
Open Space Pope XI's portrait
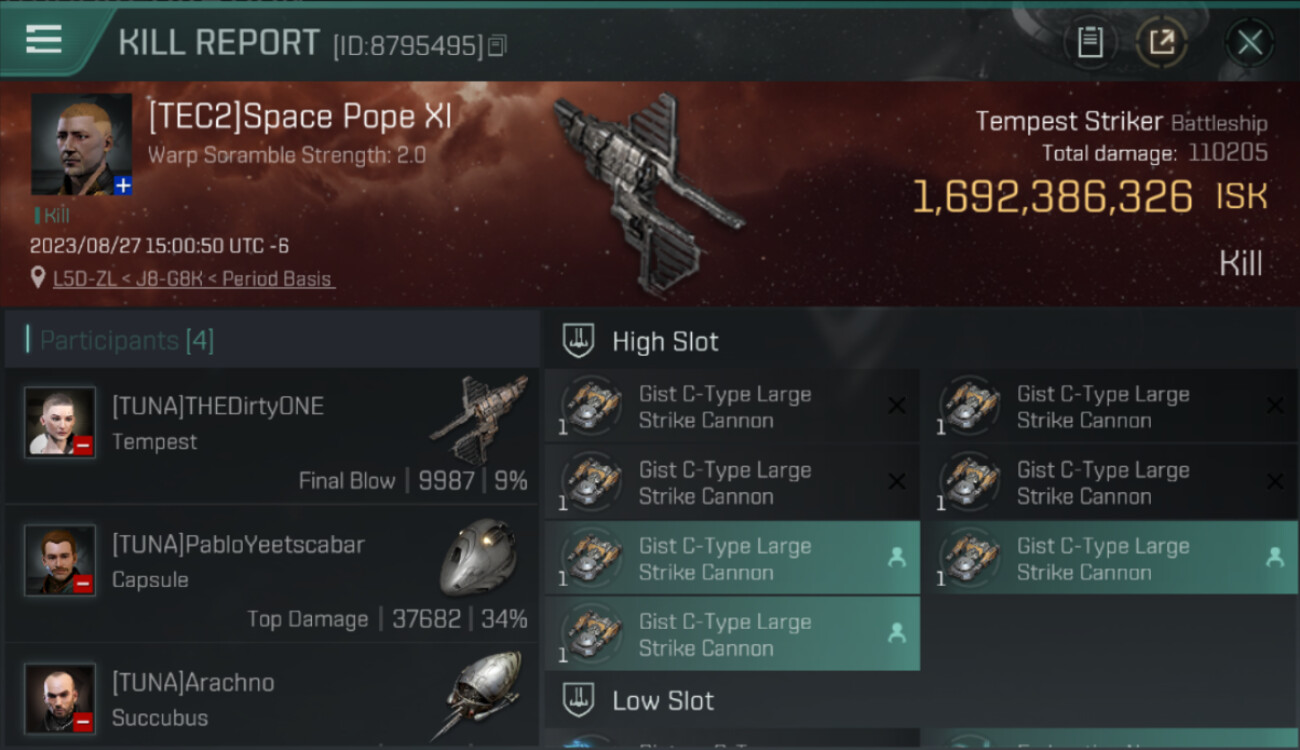point(81,144)
